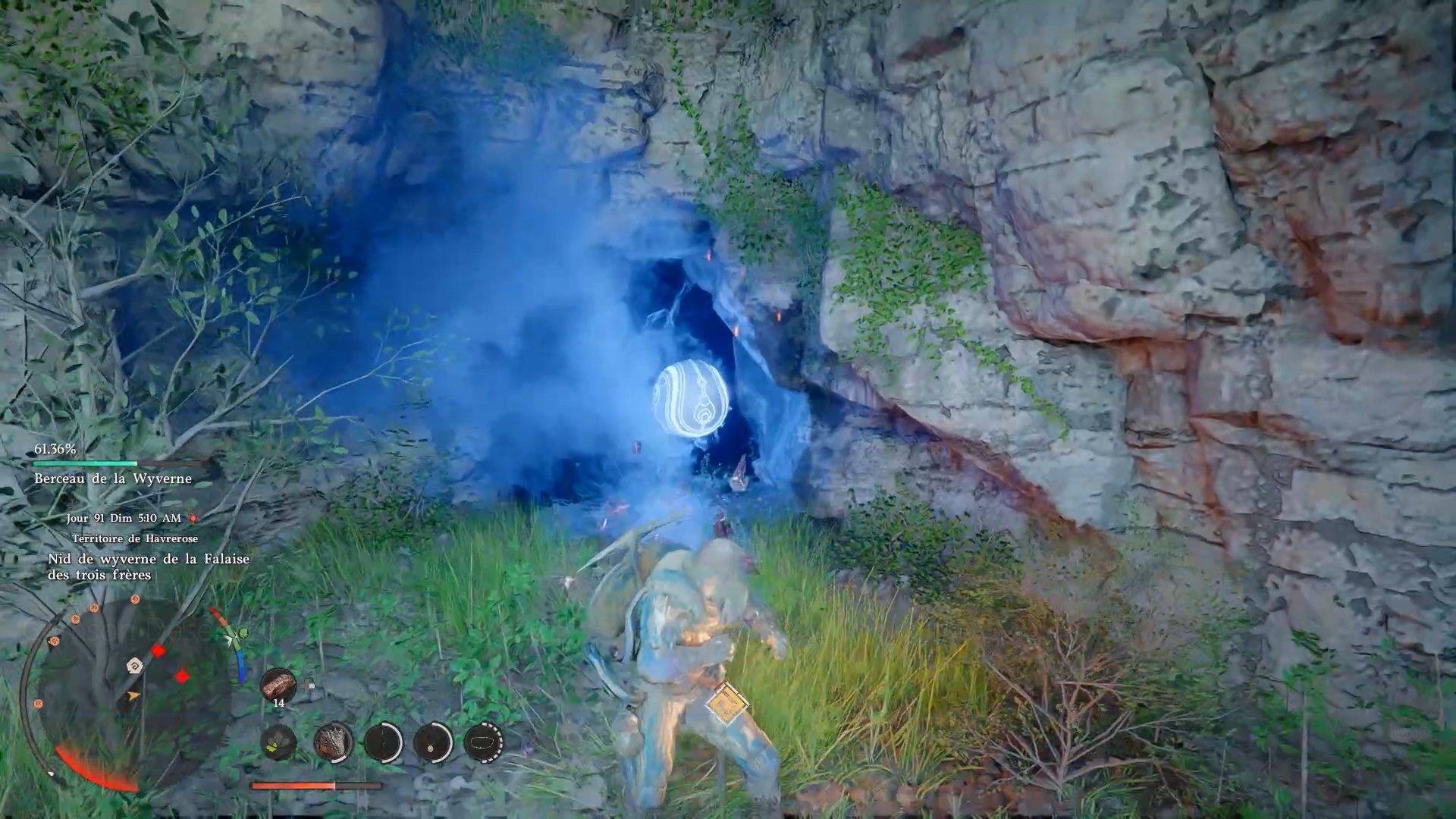This screenshot has height=819, width=1456.
Task: Click the white hexagon marker on minimap
Action: (135, 667)
